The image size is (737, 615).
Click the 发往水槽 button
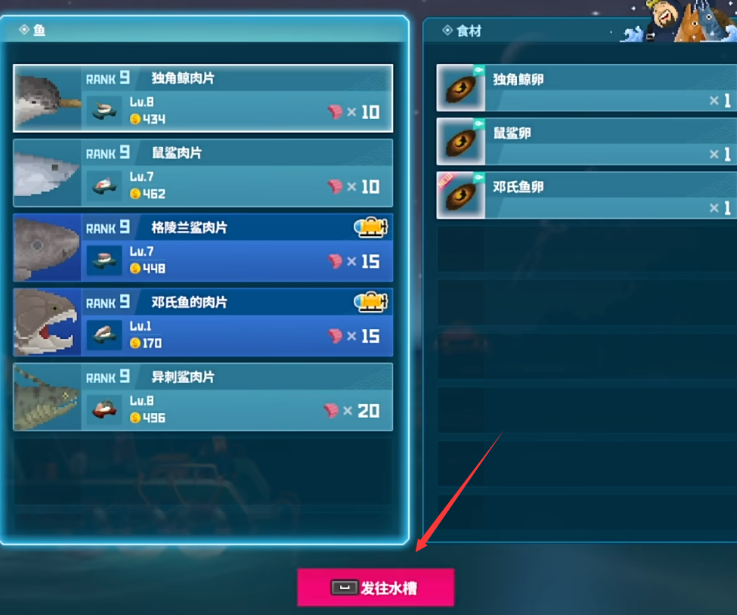point(376,587)
